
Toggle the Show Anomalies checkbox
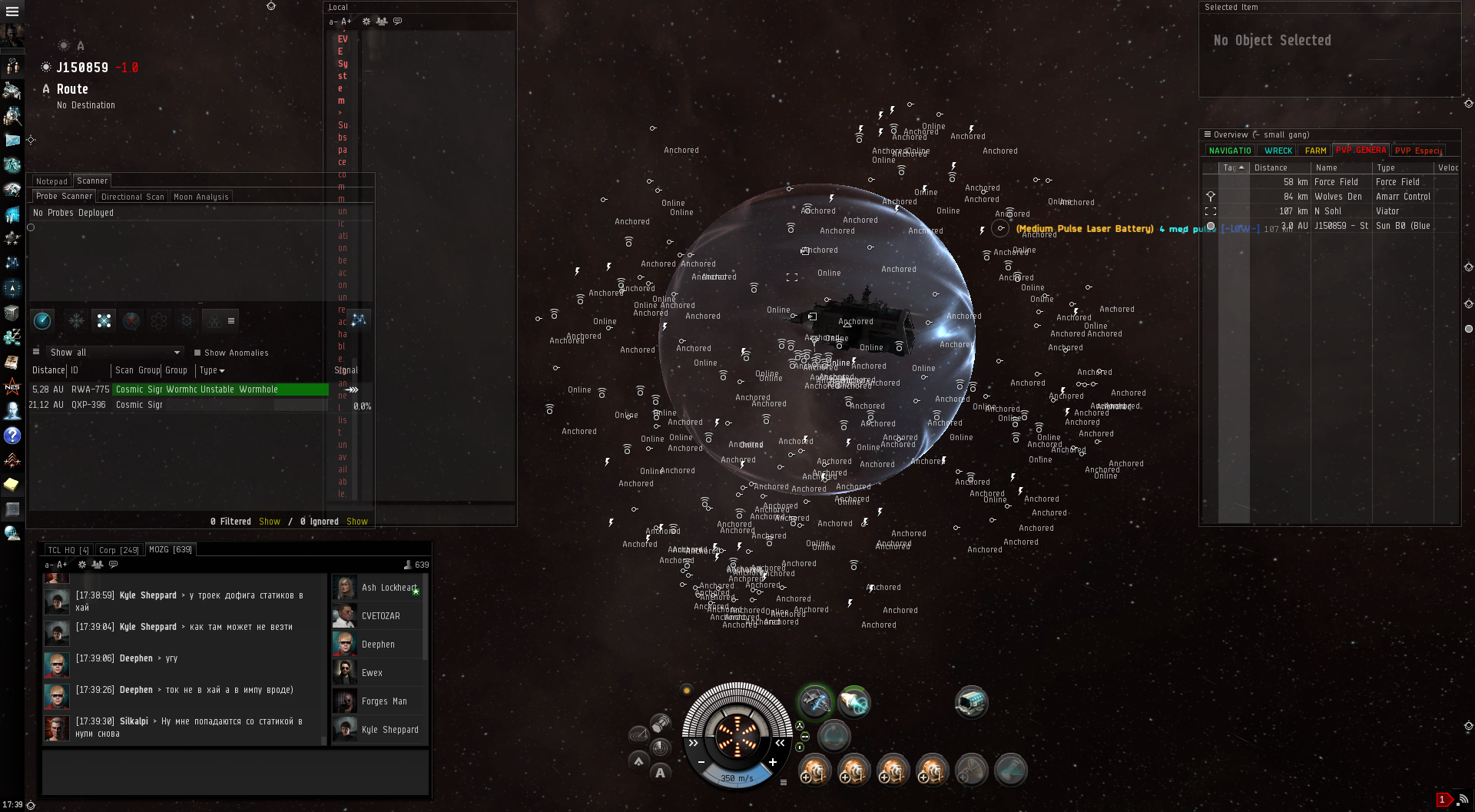[197, 353]
